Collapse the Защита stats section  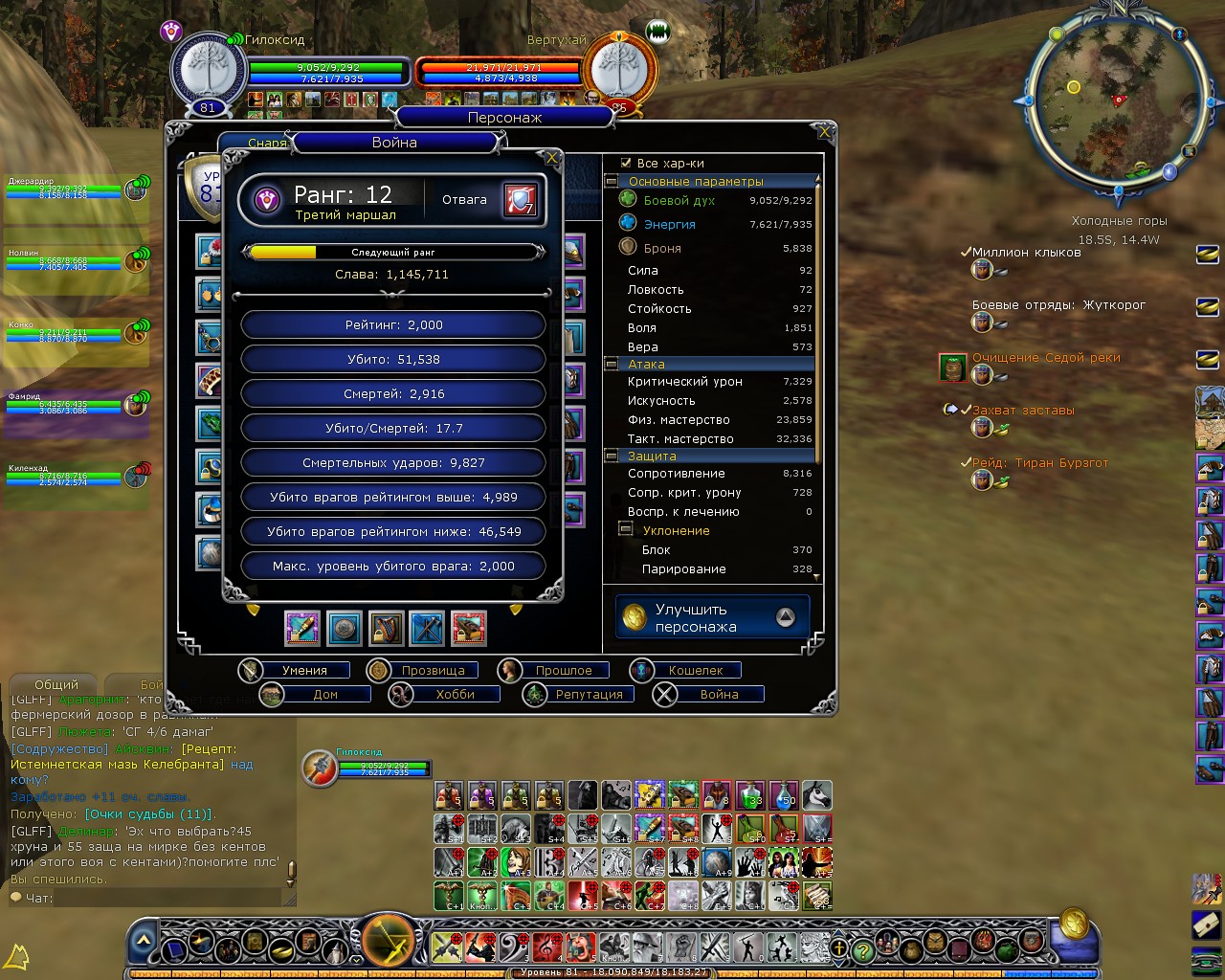pos(612,457)
